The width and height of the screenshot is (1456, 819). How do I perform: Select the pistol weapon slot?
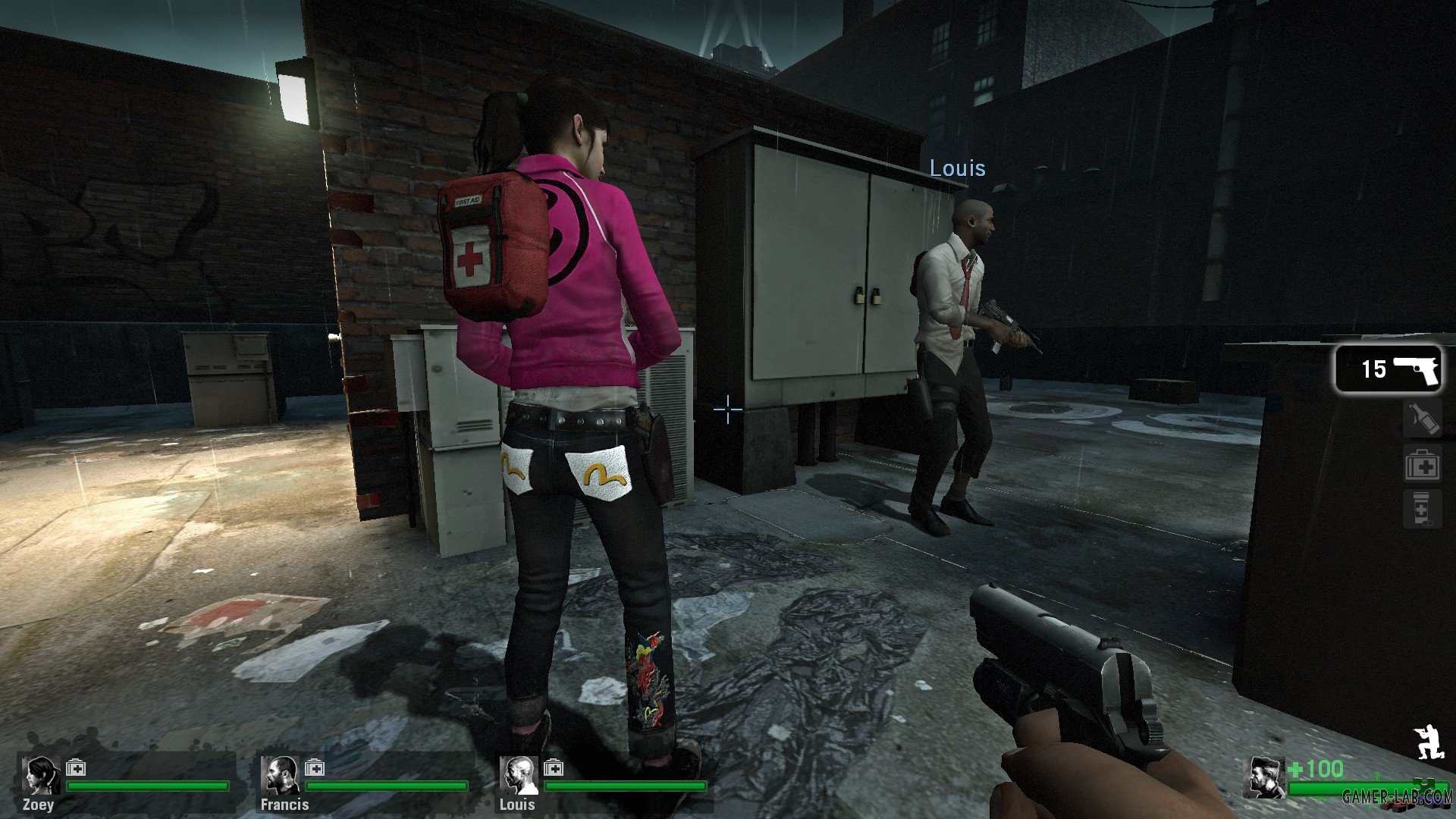point(1388,369)
